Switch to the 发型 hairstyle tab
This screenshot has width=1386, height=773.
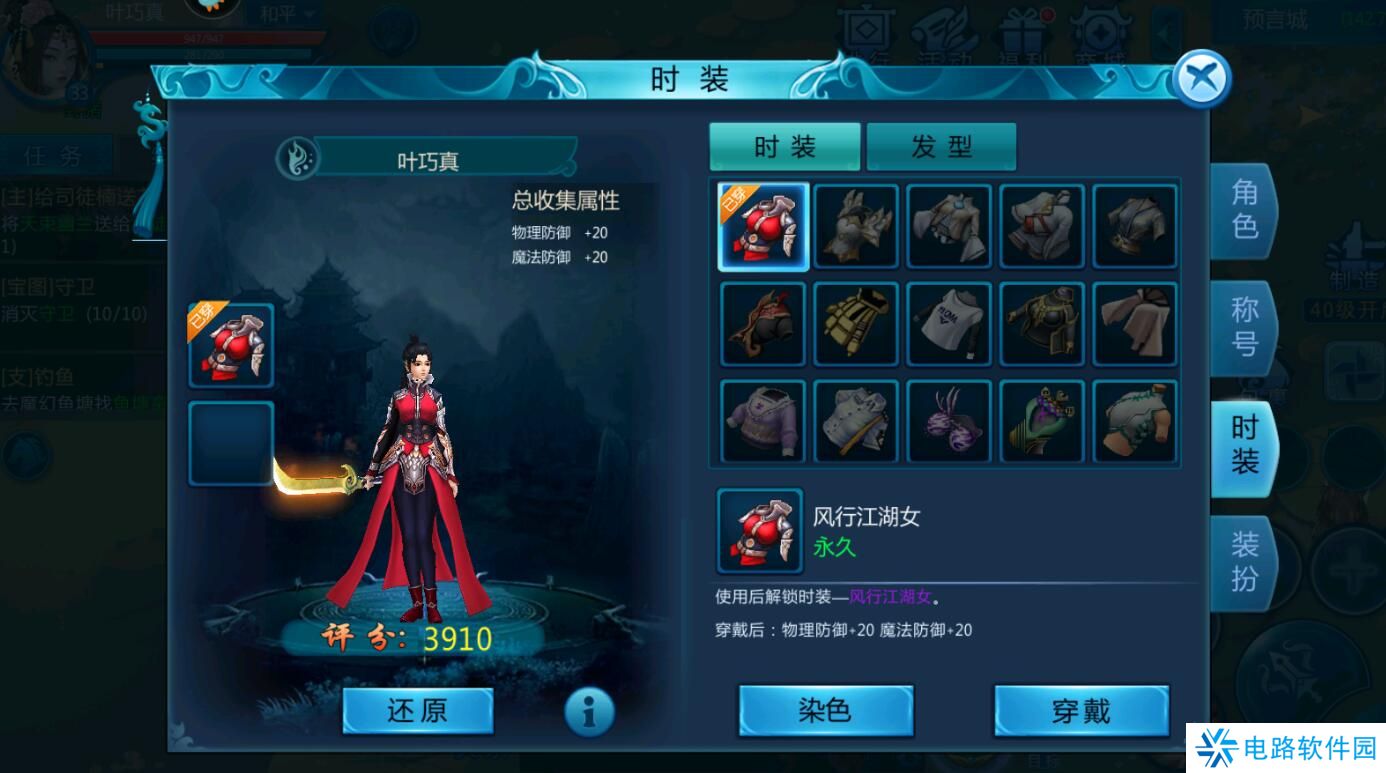941,145
